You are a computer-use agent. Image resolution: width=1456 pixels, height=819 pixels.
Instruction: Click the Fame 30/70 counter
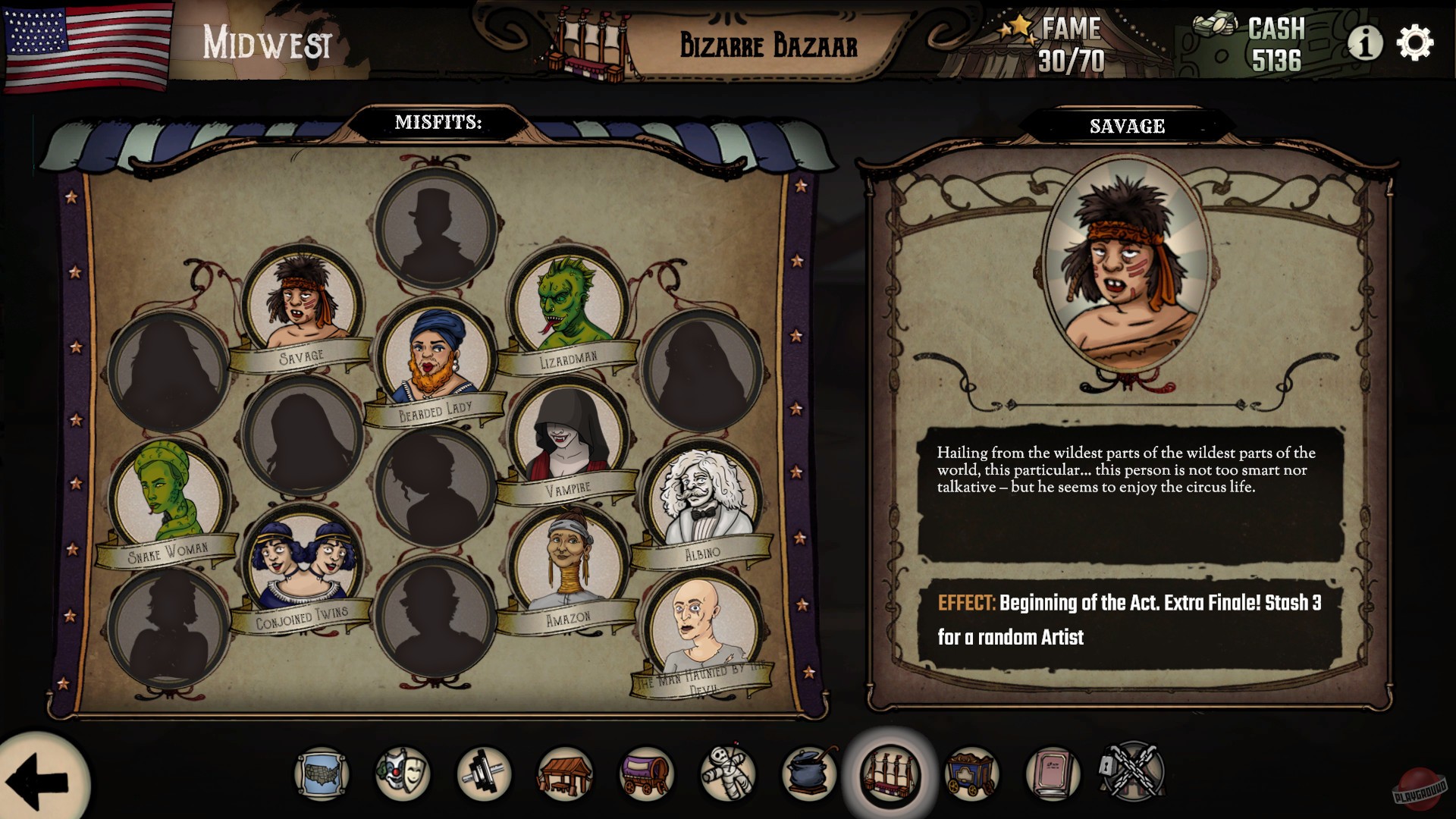tap(1071, 42)
